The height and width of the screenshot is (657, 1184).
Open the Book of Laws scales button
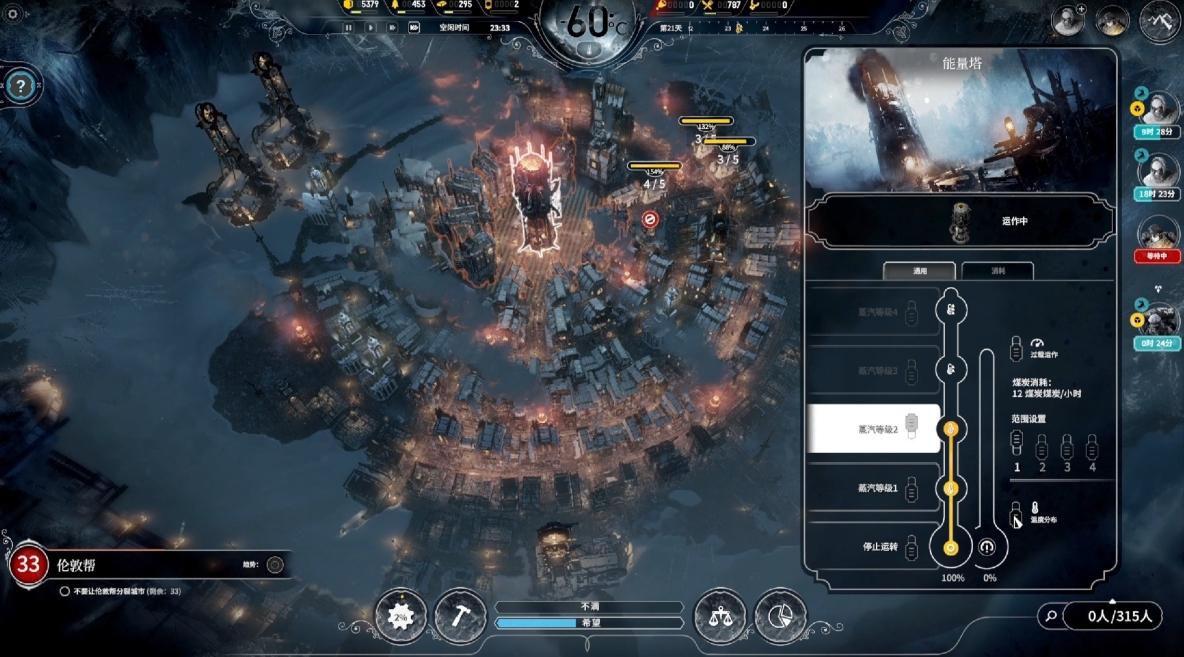(719, 615)
